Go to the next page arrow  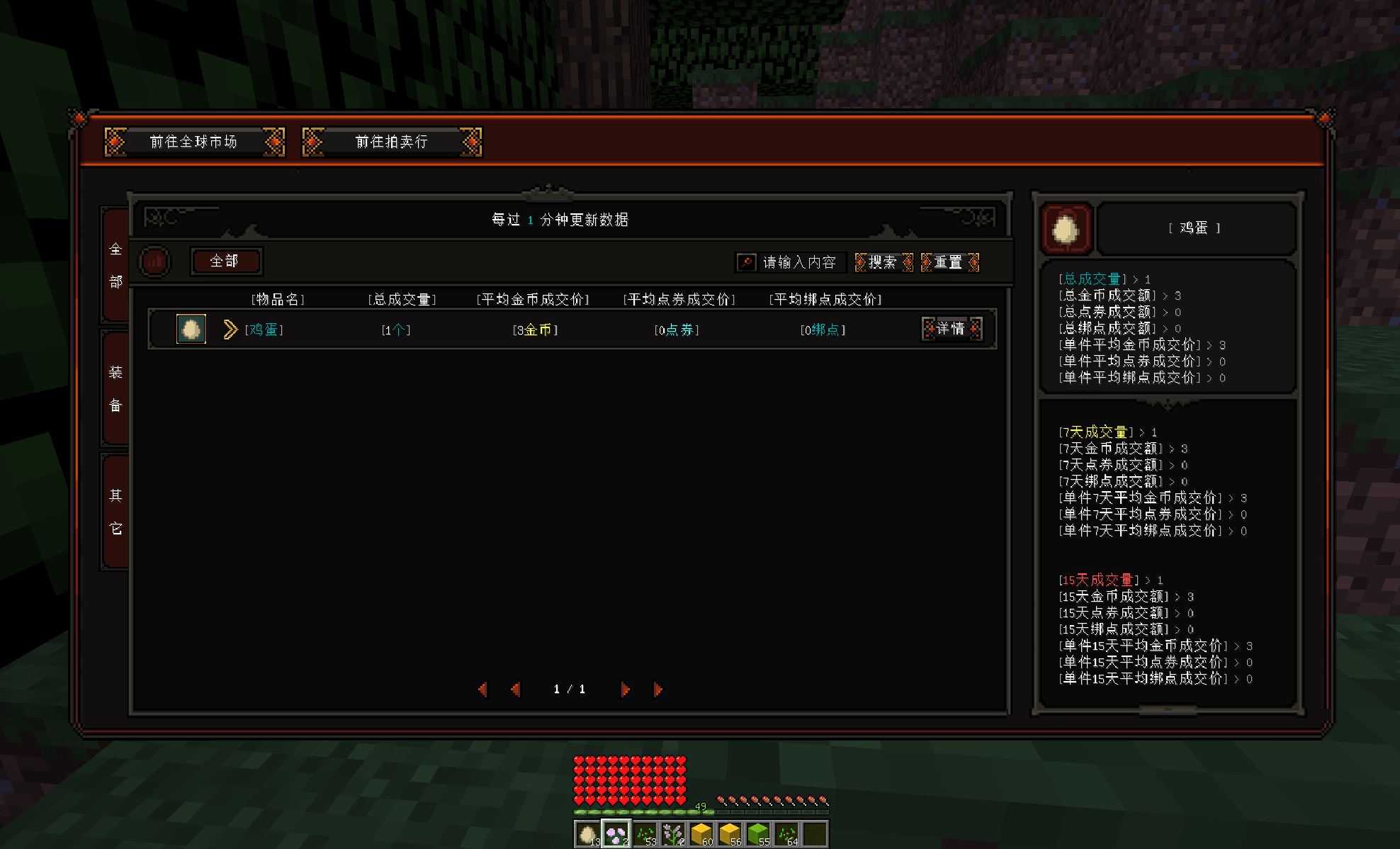(x=625, y=689)
